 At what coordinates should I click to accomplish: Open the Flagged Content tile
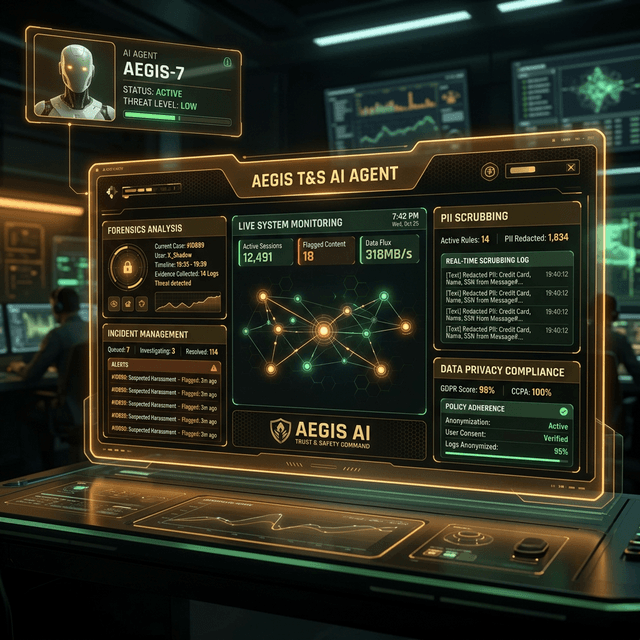(326, 251)
